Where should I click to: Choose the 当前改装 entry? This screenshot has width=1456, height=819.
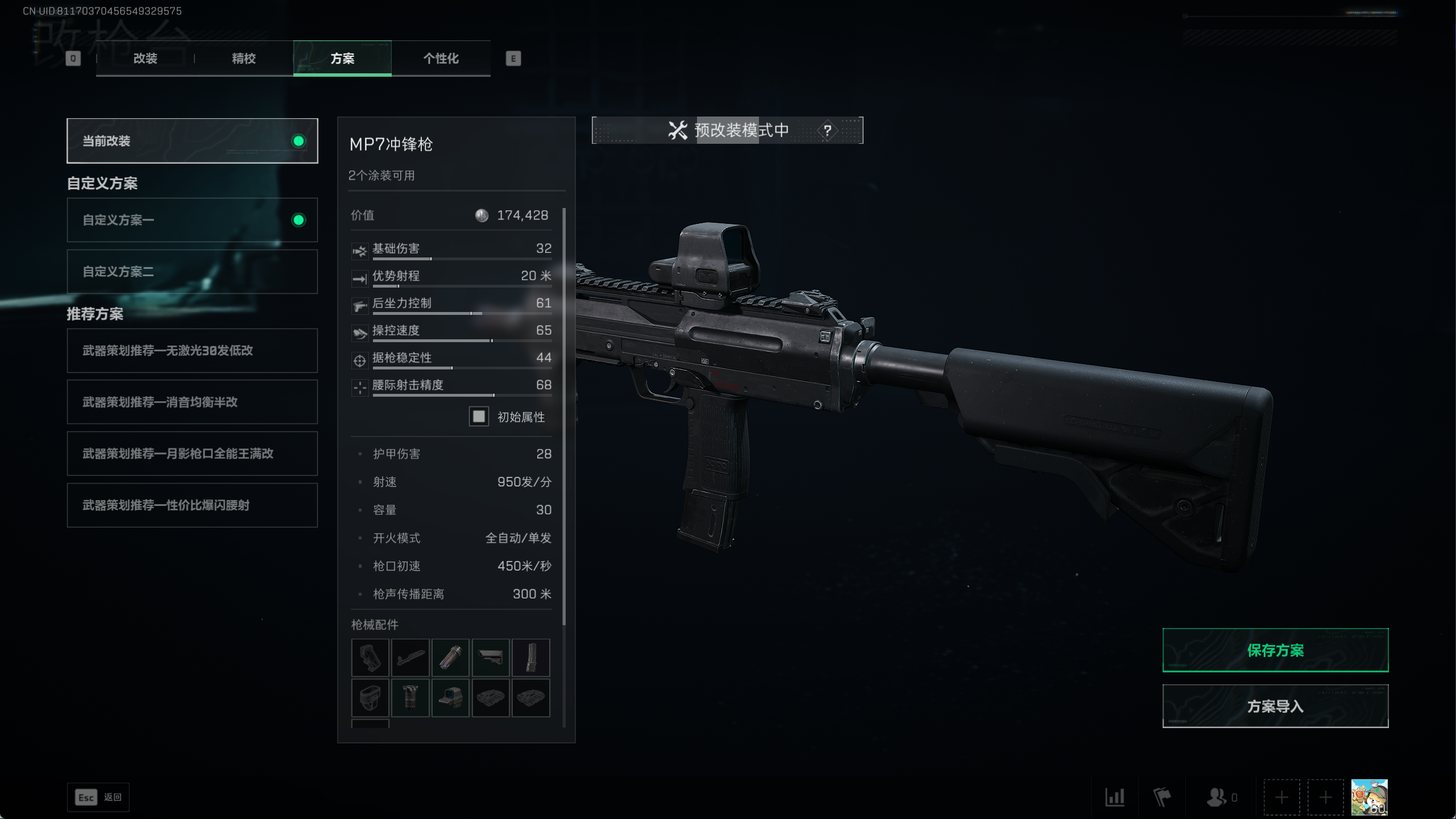pos(192,141)
